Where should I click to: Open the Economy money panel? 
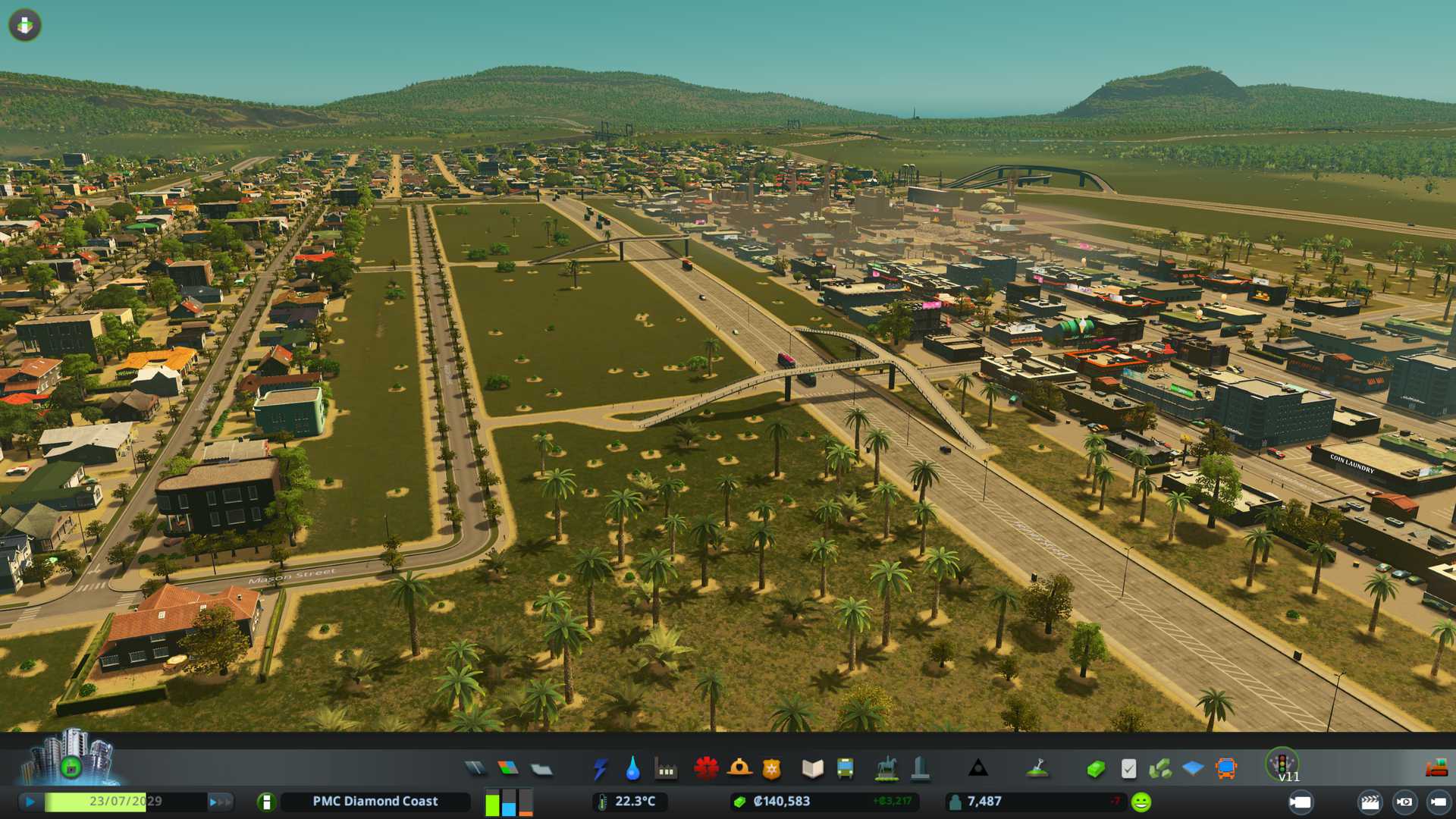click(1095, 769)
